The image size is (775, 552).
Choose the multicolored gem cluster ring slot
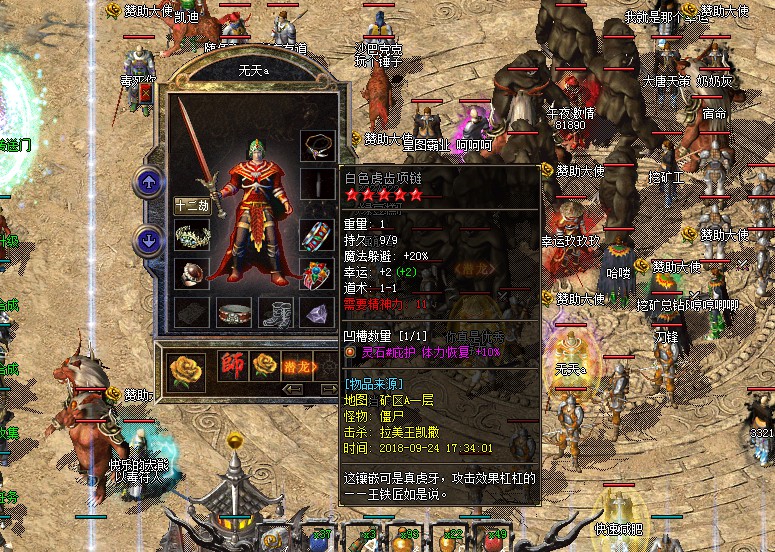point(315,273)
